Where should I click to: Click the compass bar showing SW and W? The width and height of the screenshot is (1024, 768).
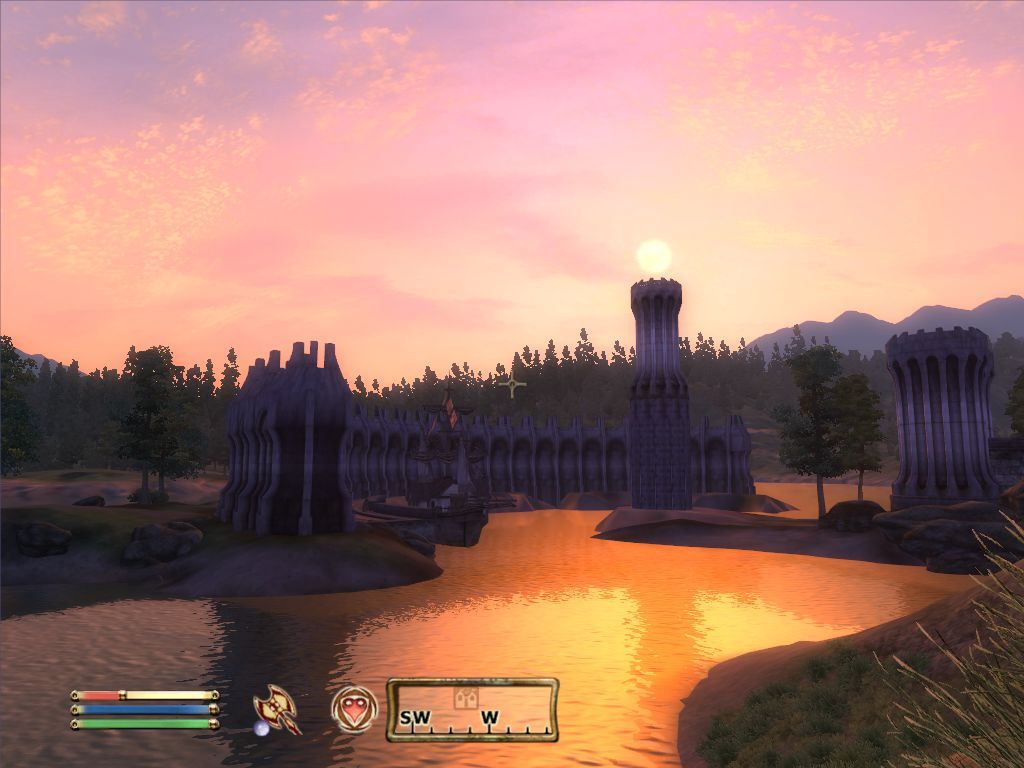coord(472,710)
